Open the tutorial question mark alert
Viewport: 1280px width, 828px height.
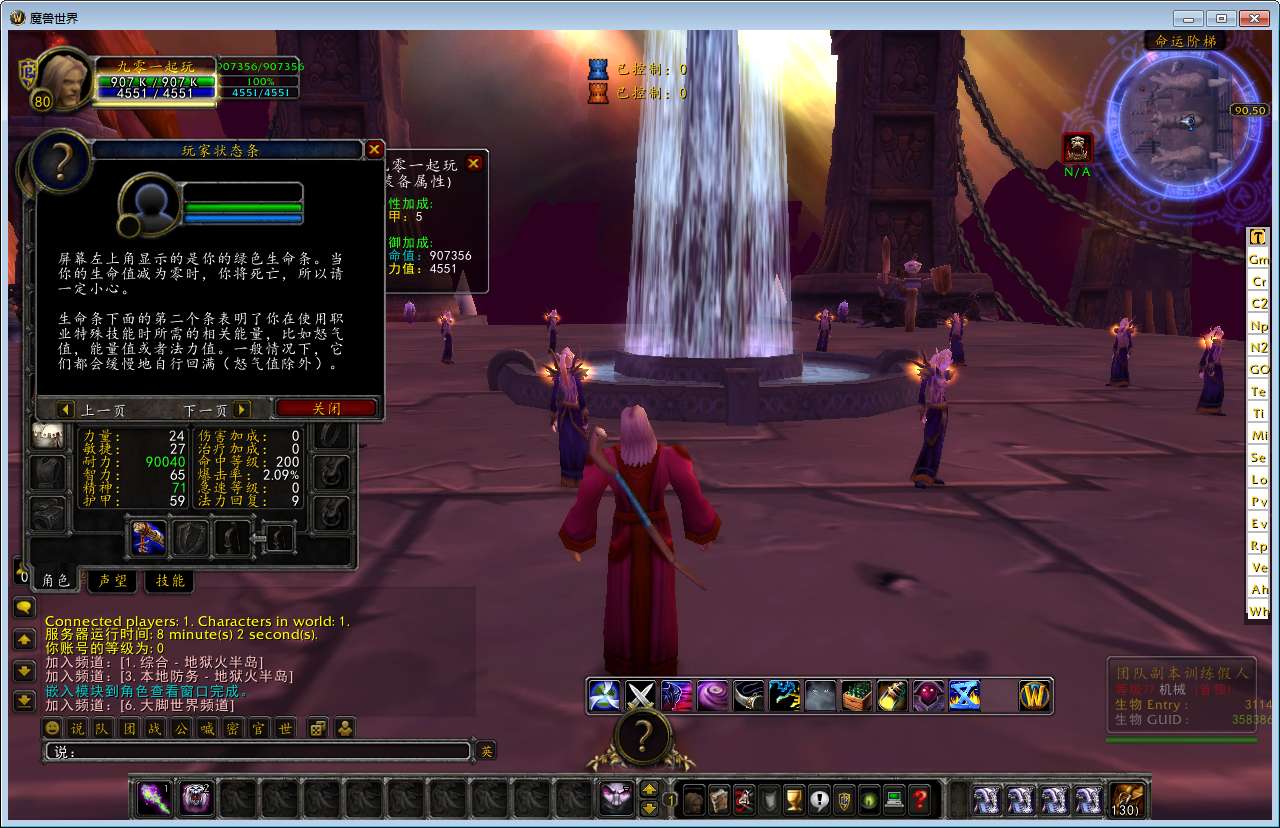coord(641,738)
